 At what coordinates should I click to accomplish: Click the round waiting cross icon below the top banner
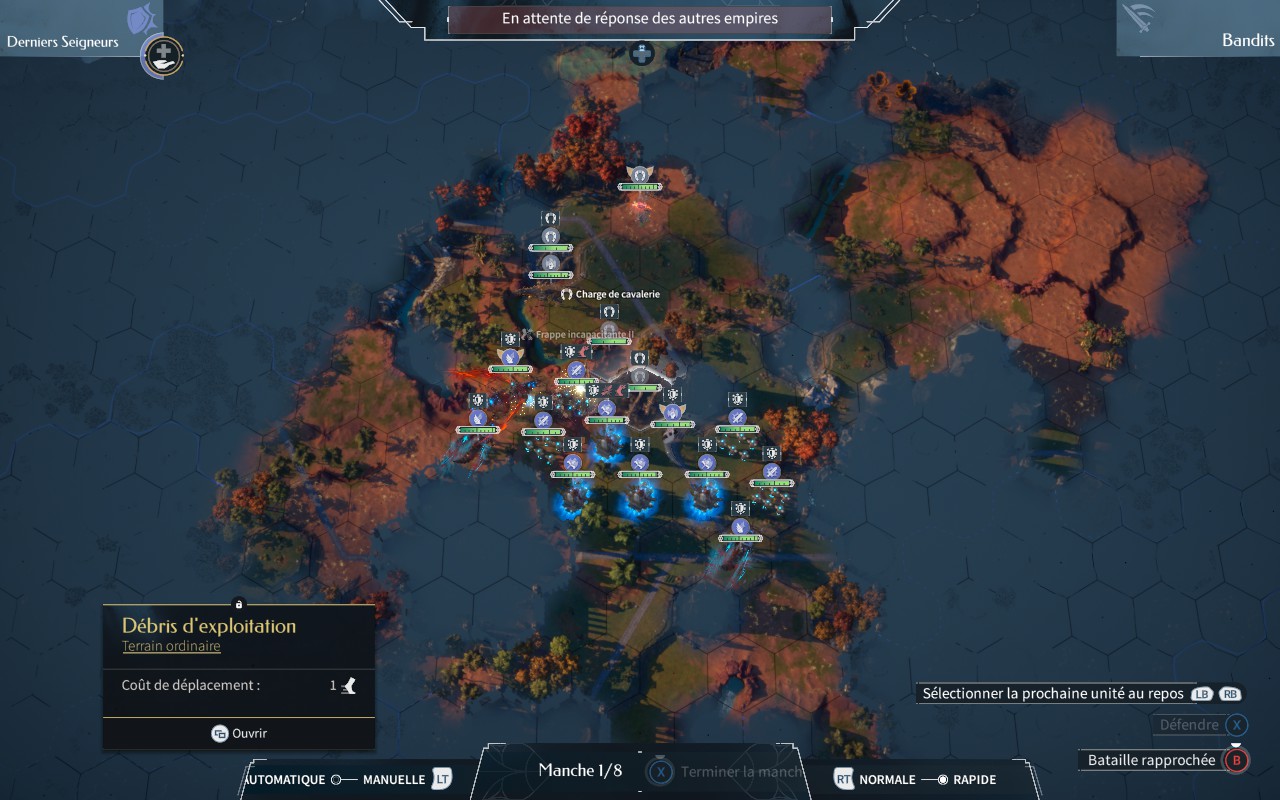point(641,53)
